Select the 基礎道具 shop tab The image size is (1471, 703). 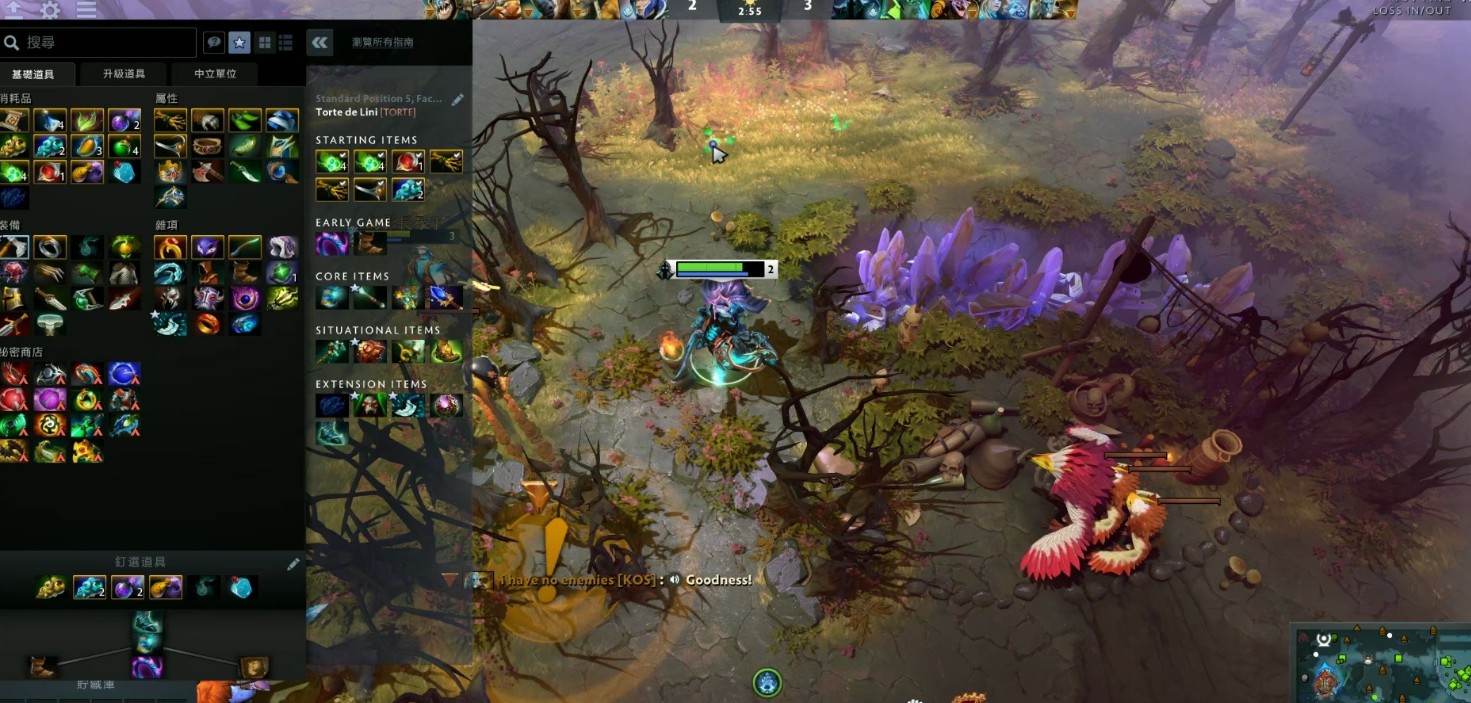tap(33, 74)
